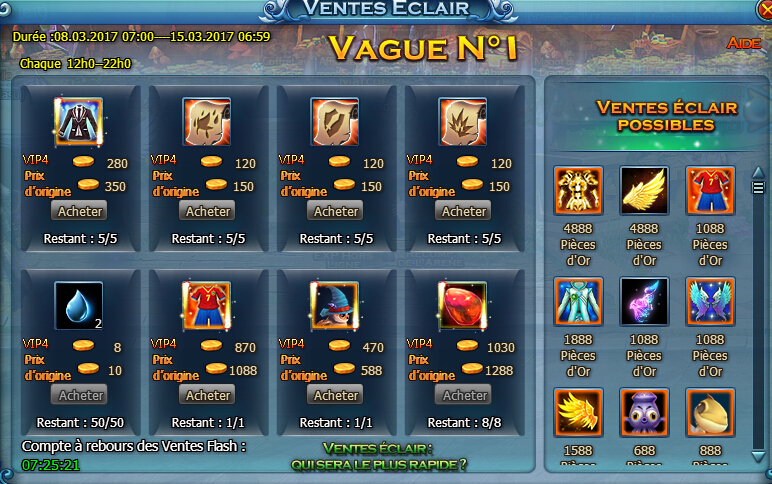View the golden wings in possible sales

(x=644, y=191)
